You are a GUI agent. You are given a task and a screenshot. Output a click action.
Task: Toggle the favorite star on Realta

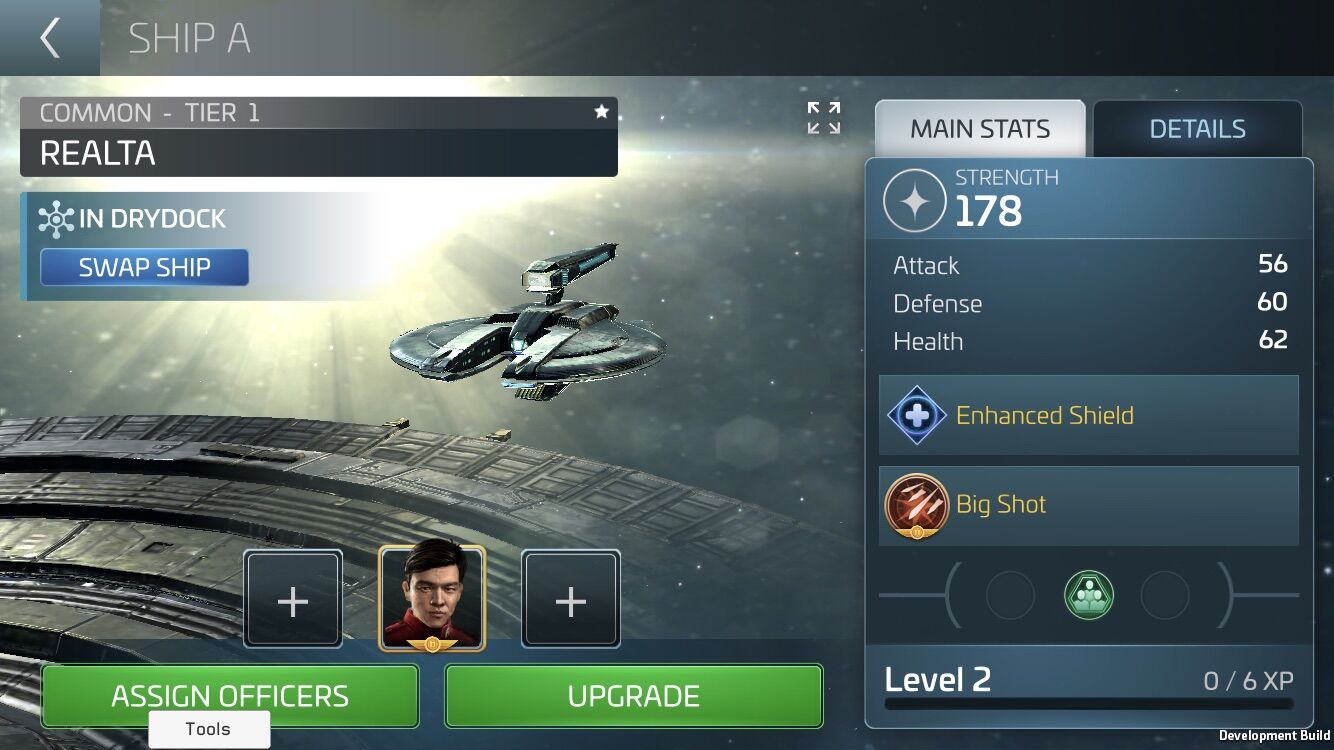click(601, 112)
